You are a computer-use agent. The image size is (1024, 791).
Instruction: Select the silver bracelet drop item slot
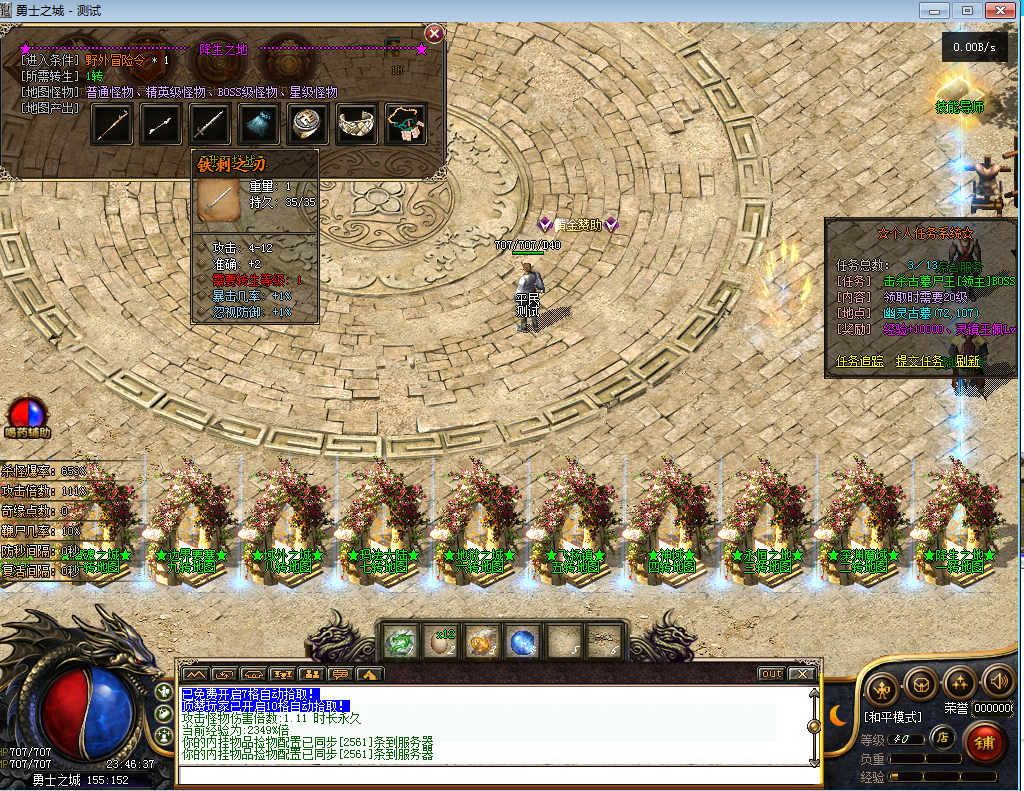[x=357, y=124]
